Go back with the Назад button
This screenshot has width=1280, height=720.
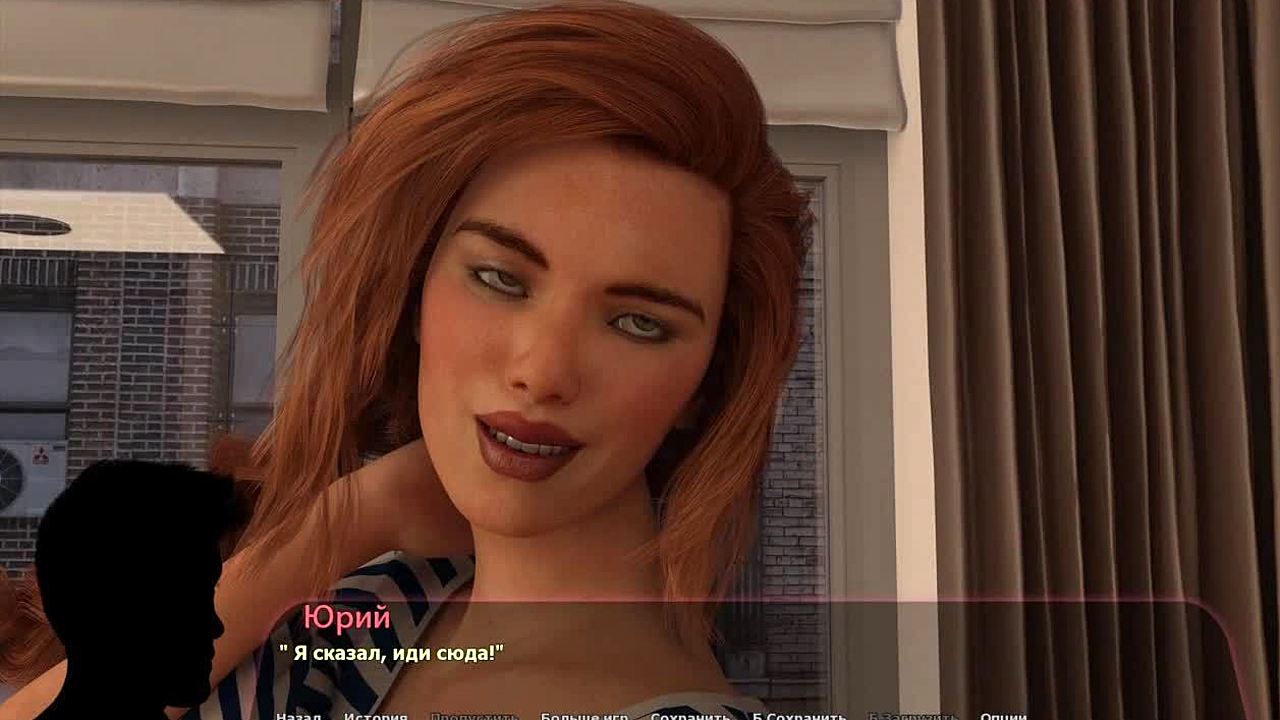298,716
